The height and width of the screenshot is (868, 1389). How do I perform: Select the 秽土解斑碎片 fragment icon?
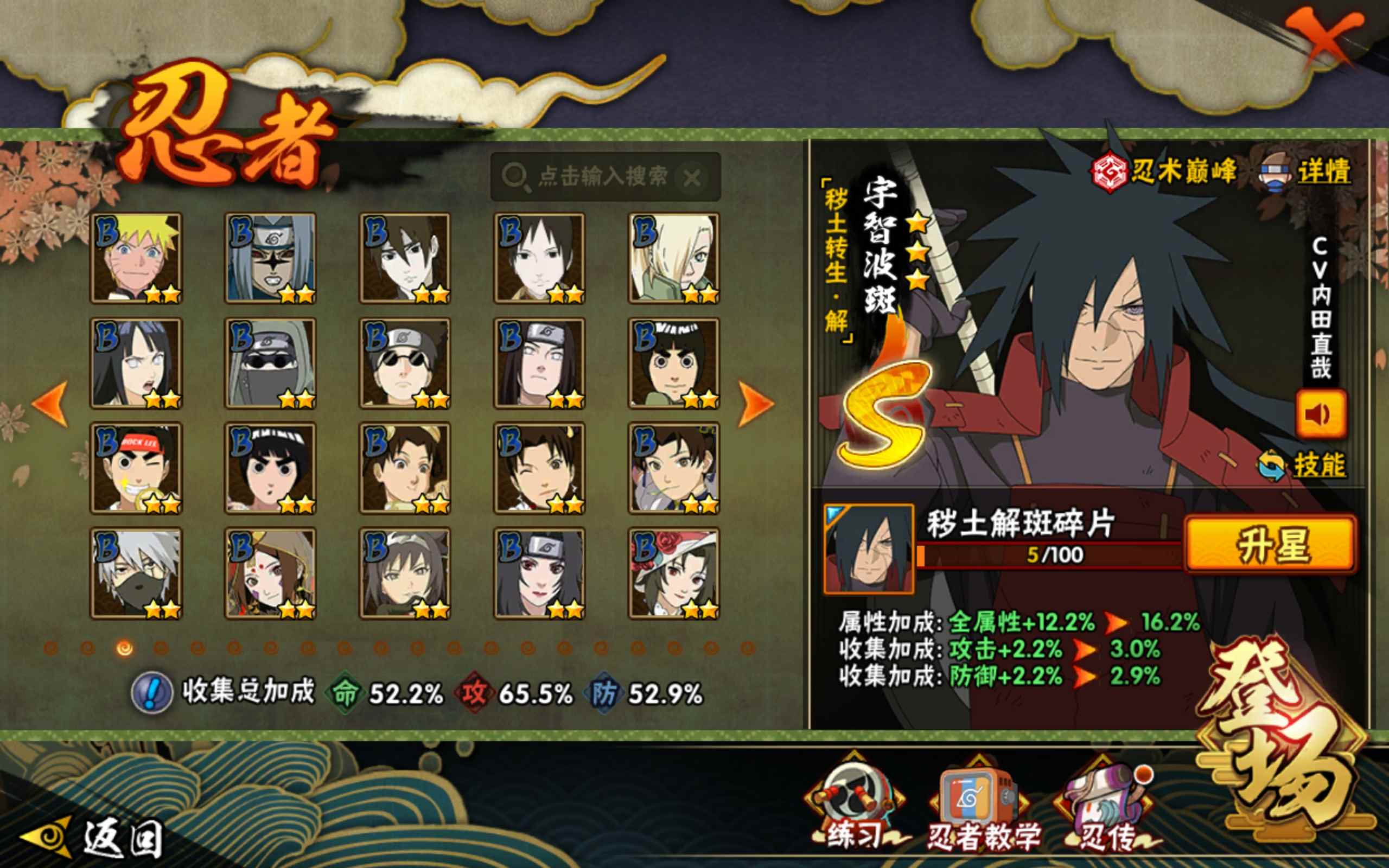pyautogui.click(x=868, y=548)
